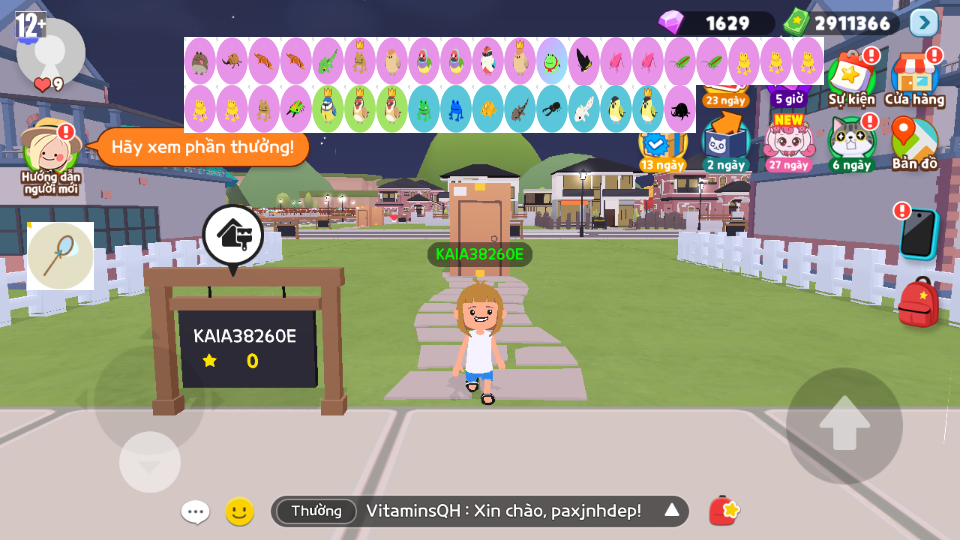Open the yellow smiley emote menu
This screenshot has width=960, height=540.
(x=239, y=512)
